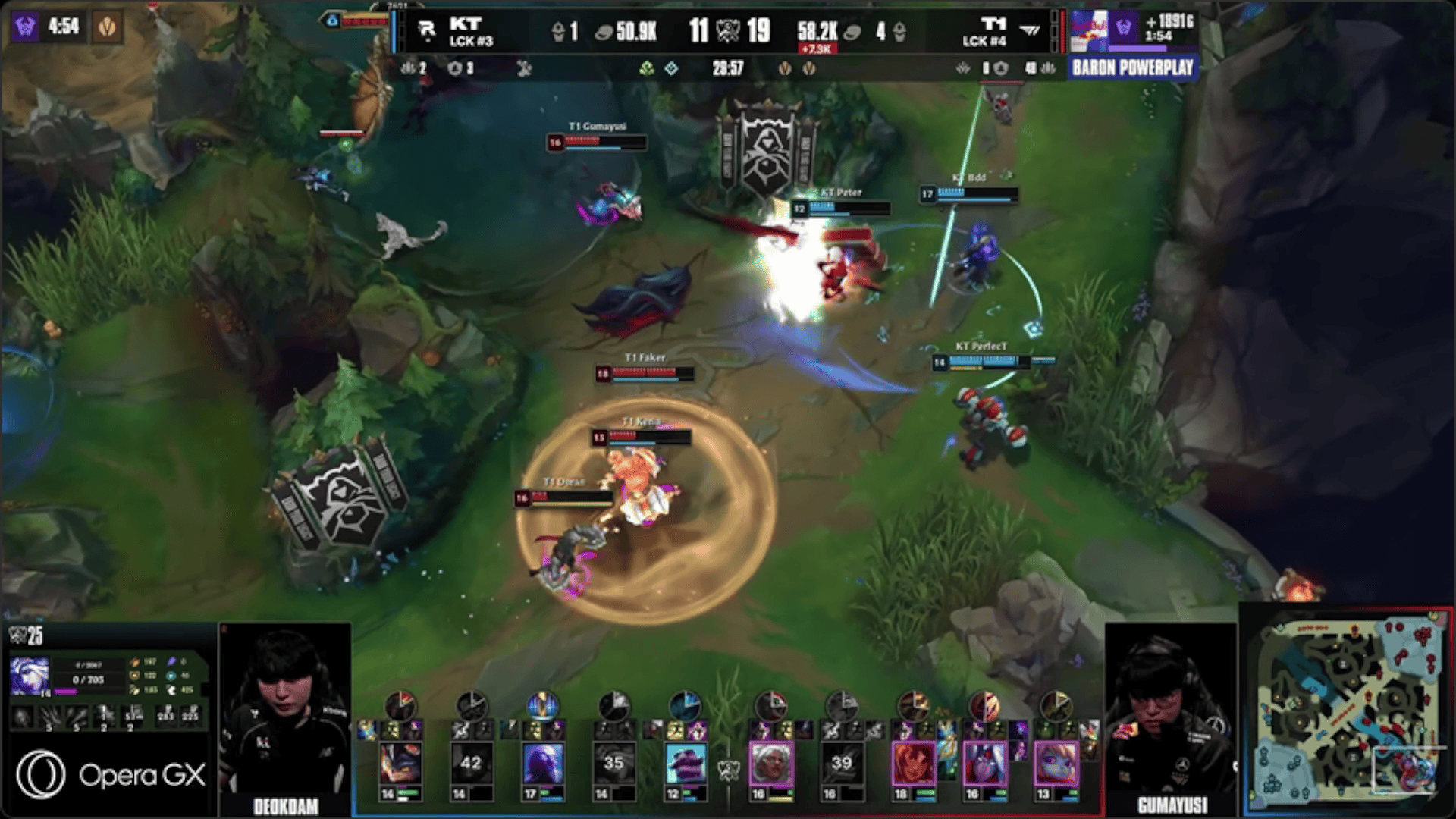1456x819 pixels.
Task: Click the T1 team logo on scoreboard
Action: click(x=1030, y=30)
